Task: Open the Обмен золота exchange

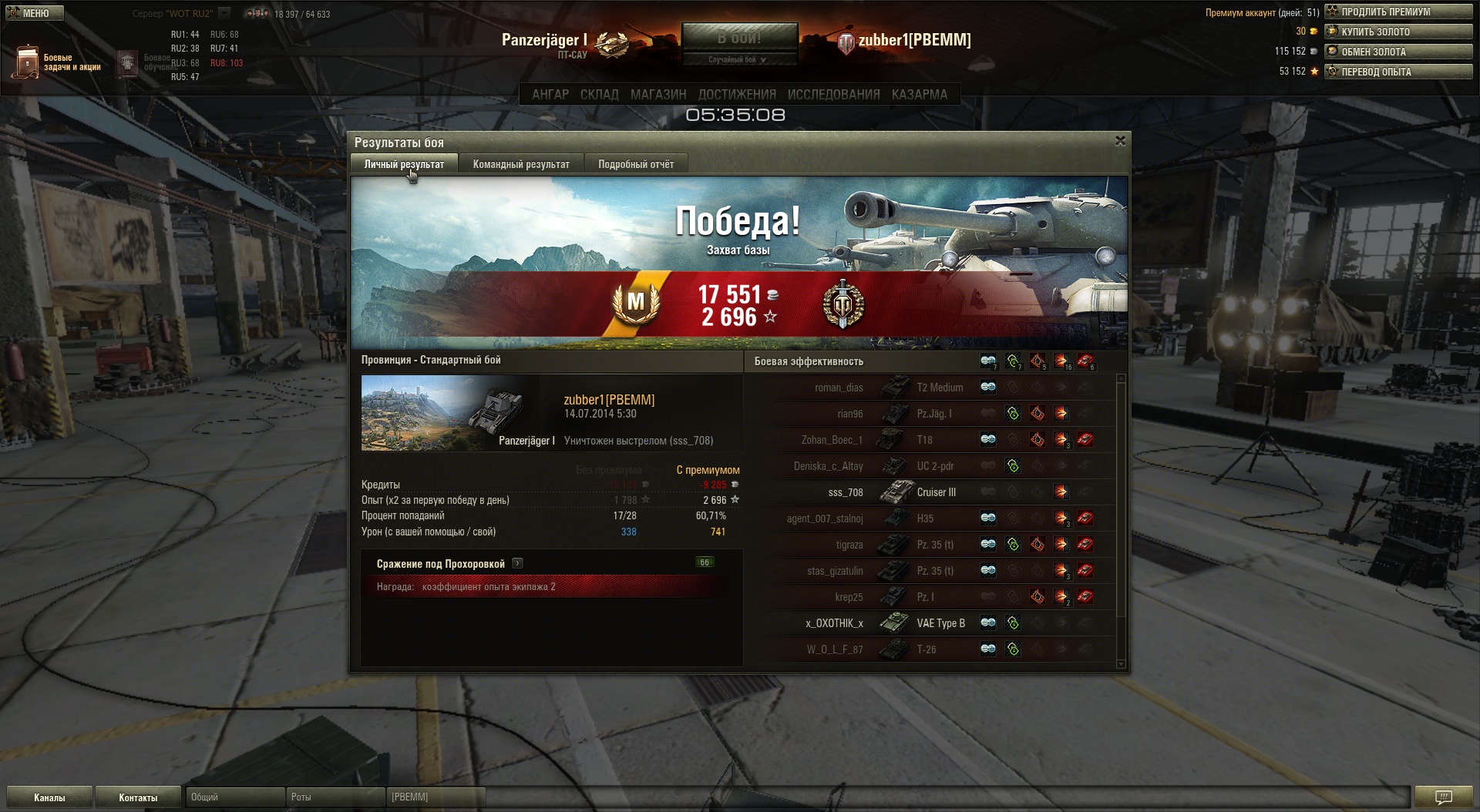Action: [x=1398, y=52]
